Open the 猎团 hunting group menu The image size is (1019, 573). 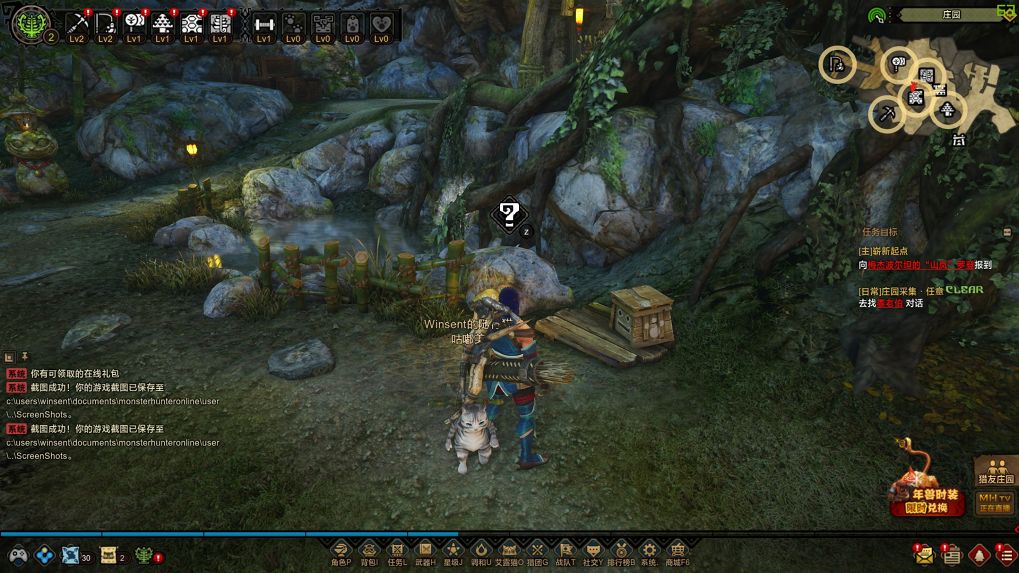tap(537, 552)
